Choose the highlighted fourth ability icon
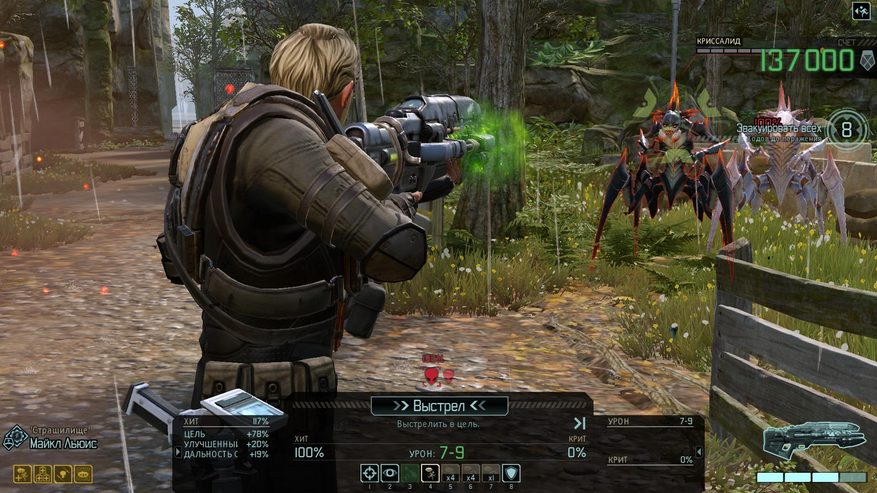 pyautogui.click(x=430, y=473)
